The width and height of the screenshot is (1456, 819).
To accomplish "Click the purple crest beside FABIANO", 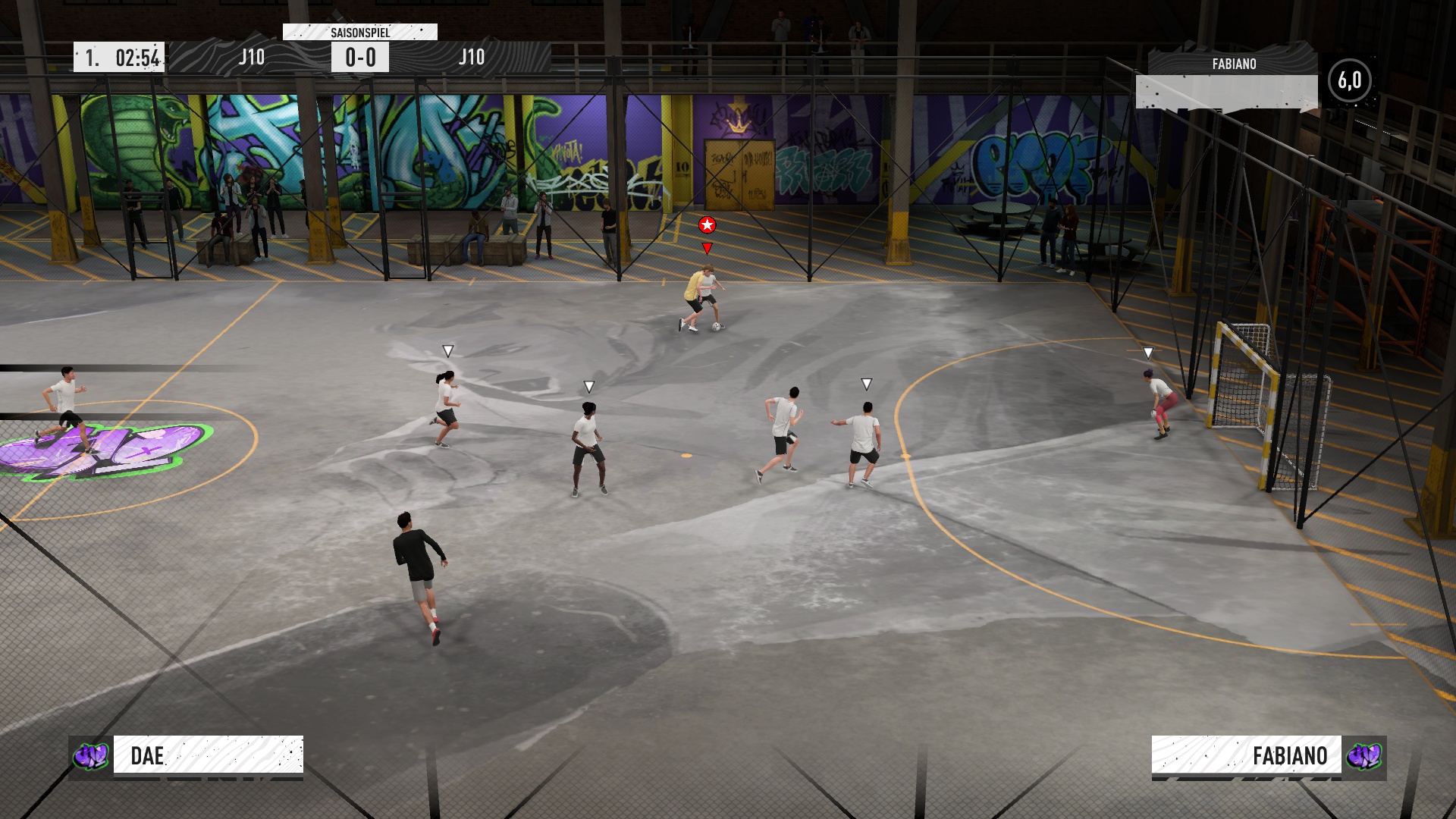I will coord(1363,755).
